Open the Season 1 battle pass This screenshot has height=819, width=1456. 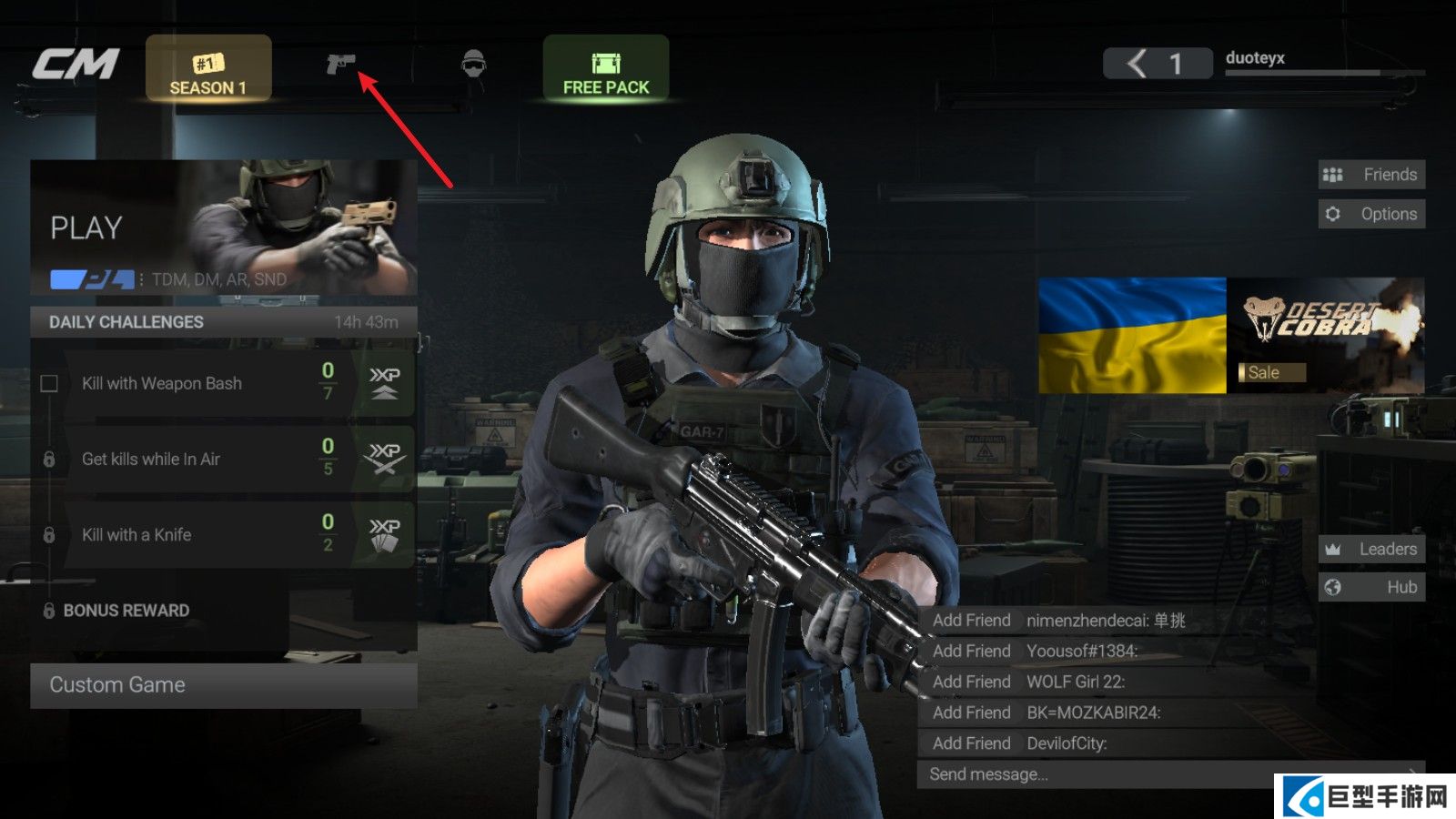tap(208, 69)
